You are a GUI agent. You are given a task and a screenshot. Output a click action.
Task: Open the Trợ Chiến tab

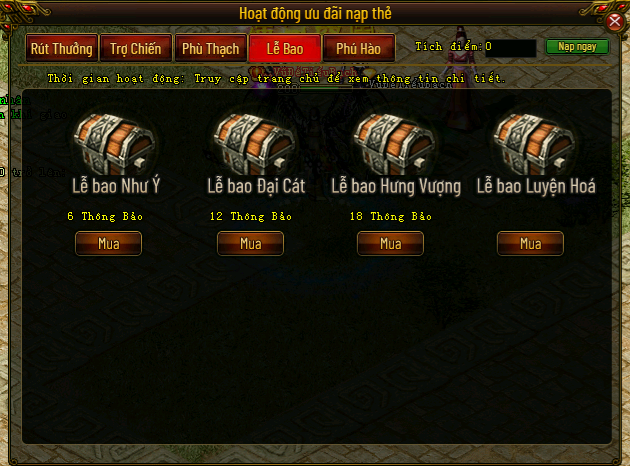pyautogui.click(x=135, y=48)
